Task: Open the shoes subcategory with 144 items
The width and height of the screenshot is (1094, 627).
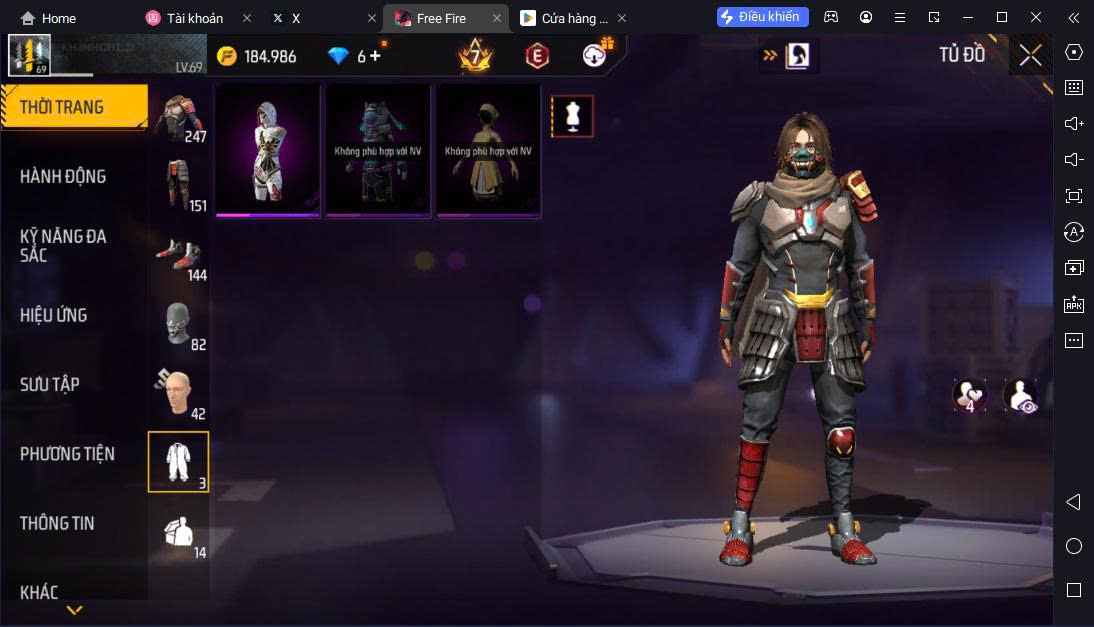Action: tap(179, 257)
